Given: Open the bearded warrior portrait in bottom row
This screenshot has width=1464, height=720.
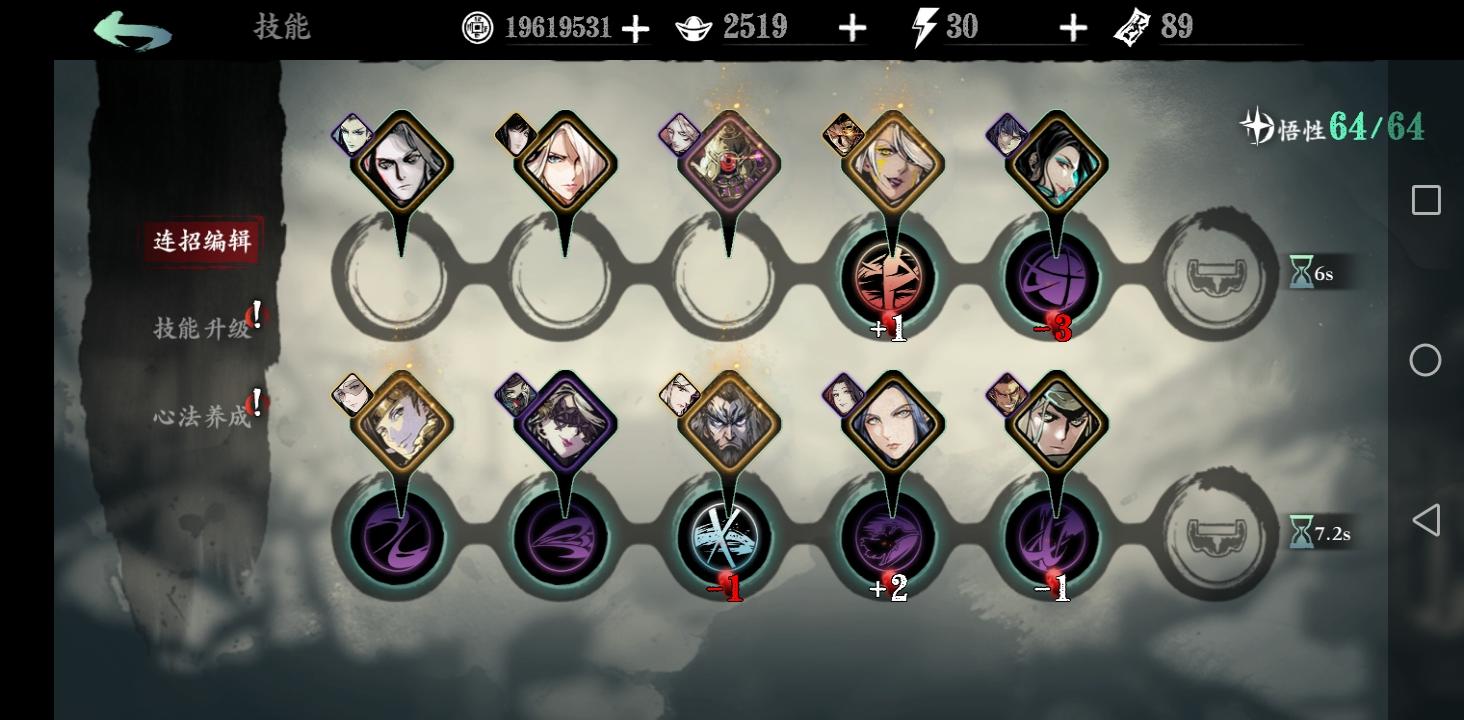Looking at the screenshot, I should coord(727,420).
